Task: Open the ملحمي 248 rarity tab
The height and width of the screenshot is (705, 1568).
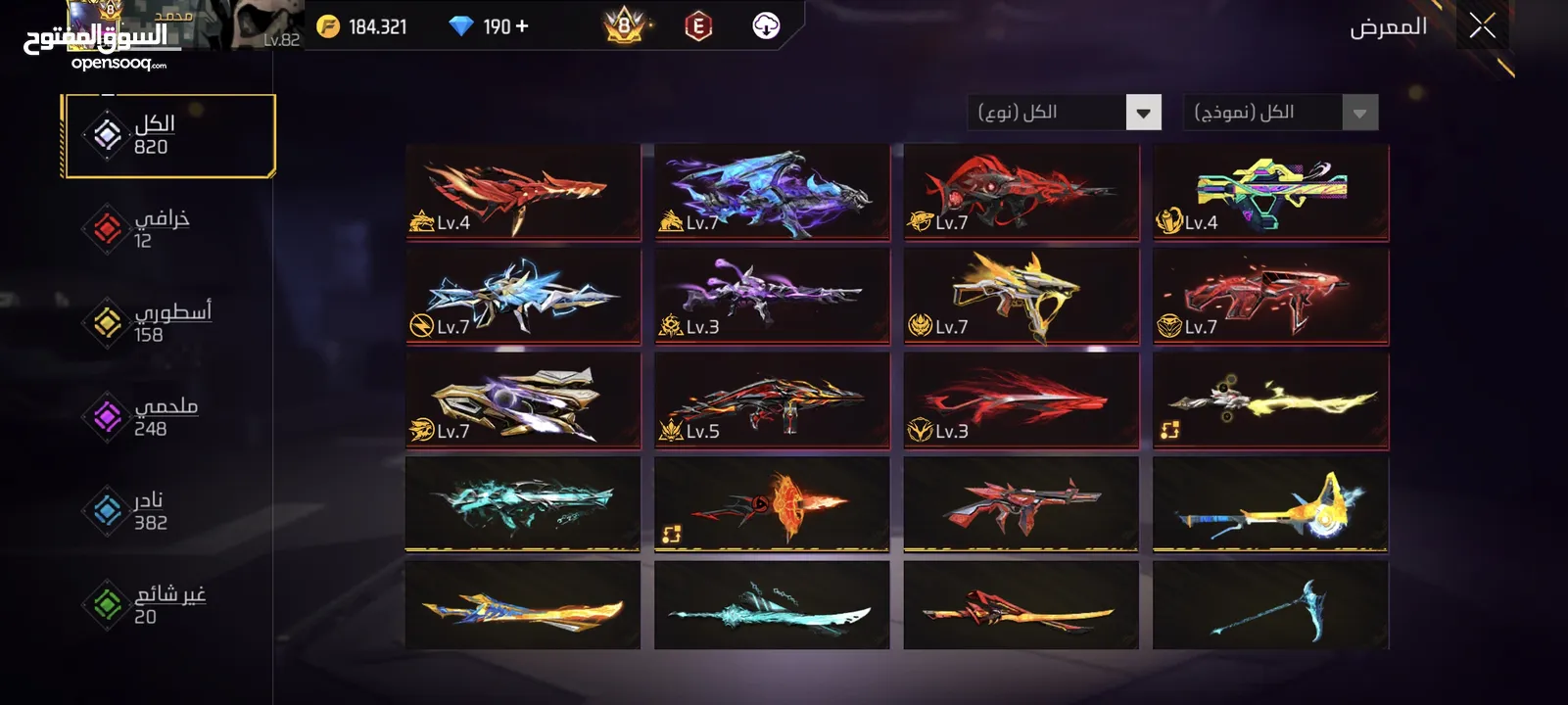Action: [162, 416]
